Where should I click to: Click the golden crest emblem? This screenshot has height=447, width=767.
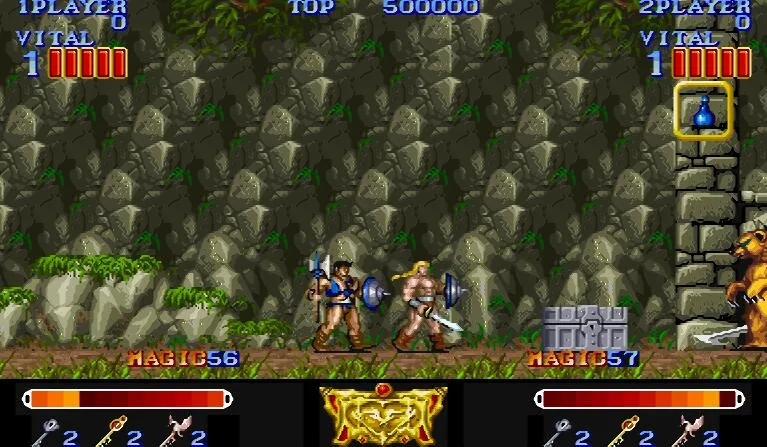(383, 414)
